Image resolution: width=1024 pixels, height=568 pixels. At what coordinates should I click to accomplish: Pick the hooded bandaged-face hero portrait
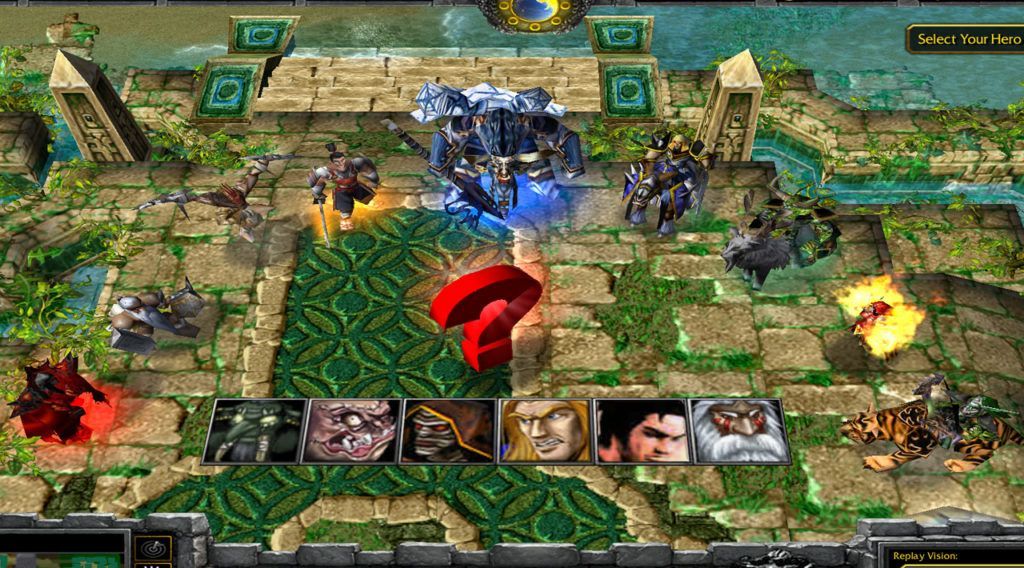click(448, 431)
